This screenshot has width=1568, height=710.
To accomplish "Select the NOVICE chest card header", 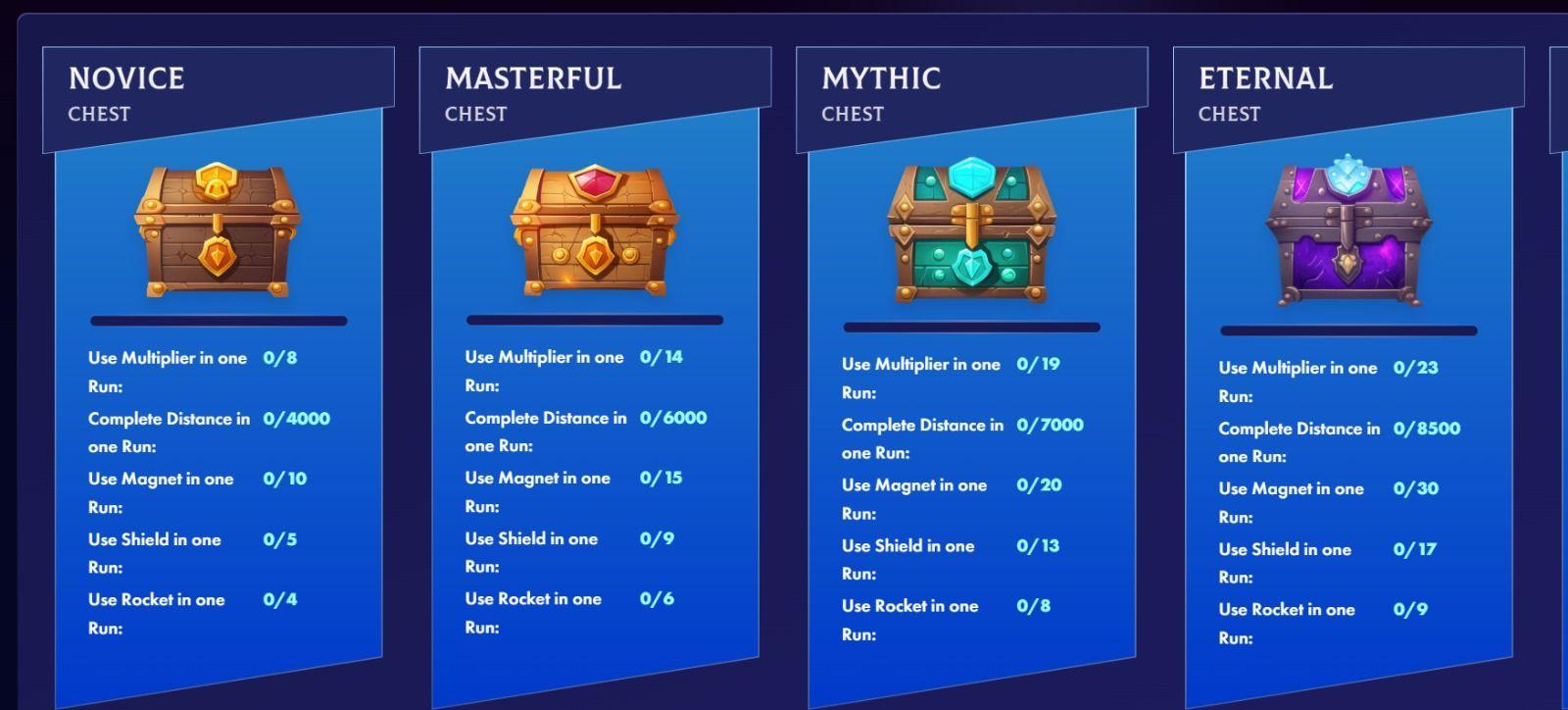I will click(x=124, y=78).
